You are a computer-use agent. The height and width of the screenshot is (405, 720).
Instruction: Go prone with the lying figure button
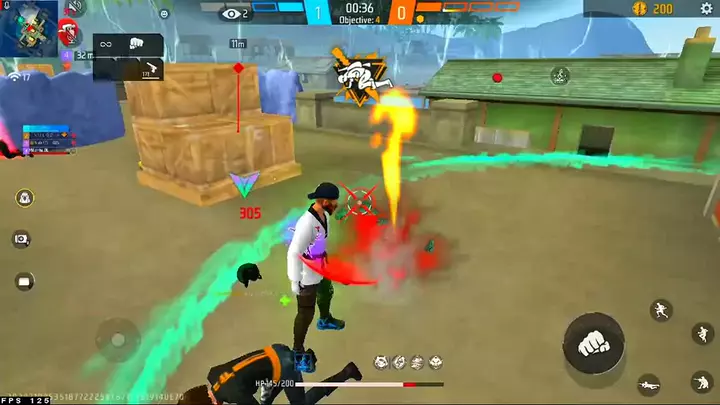649,384
